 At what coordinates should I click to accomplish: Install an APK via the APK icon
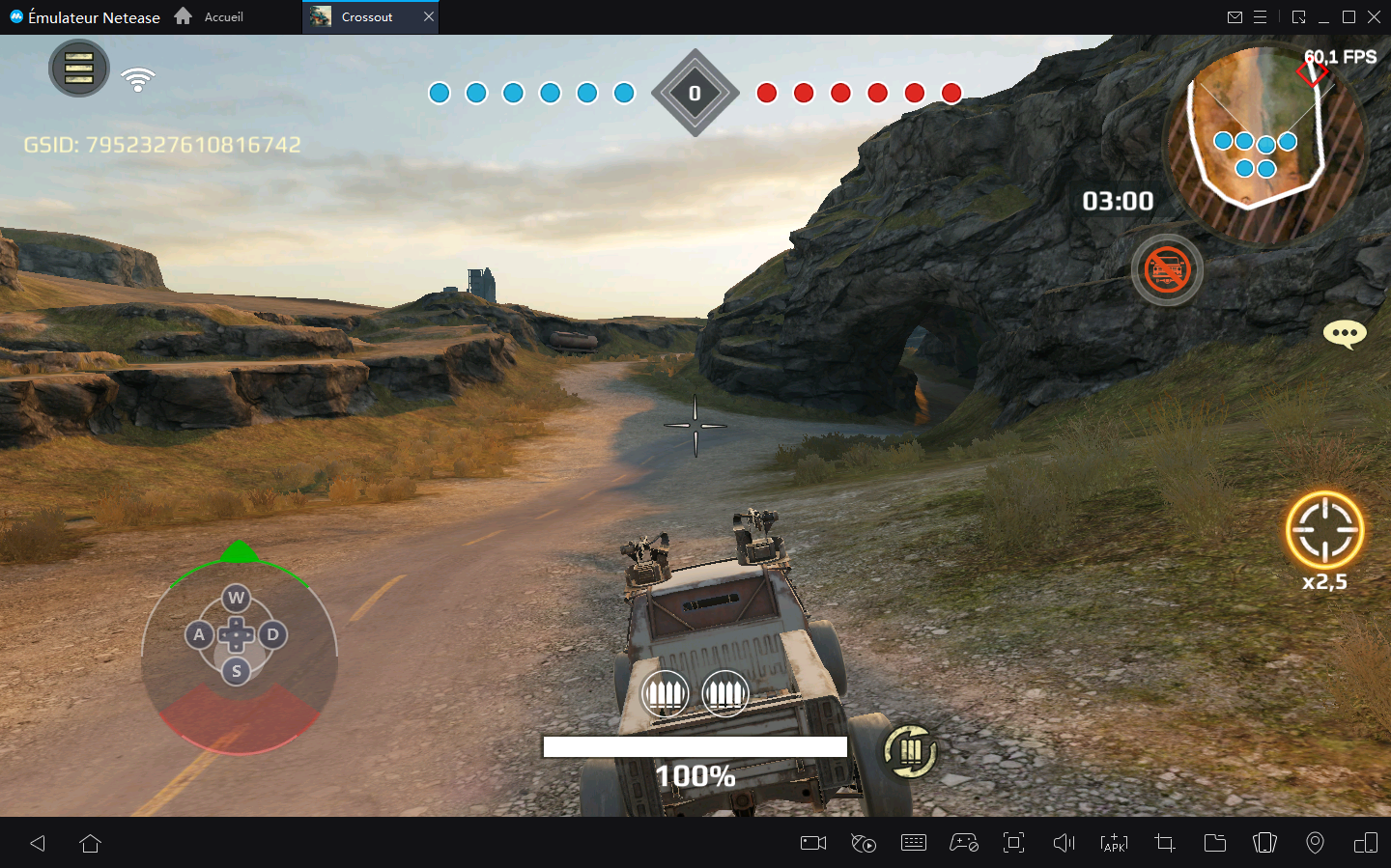point(1114,843)
